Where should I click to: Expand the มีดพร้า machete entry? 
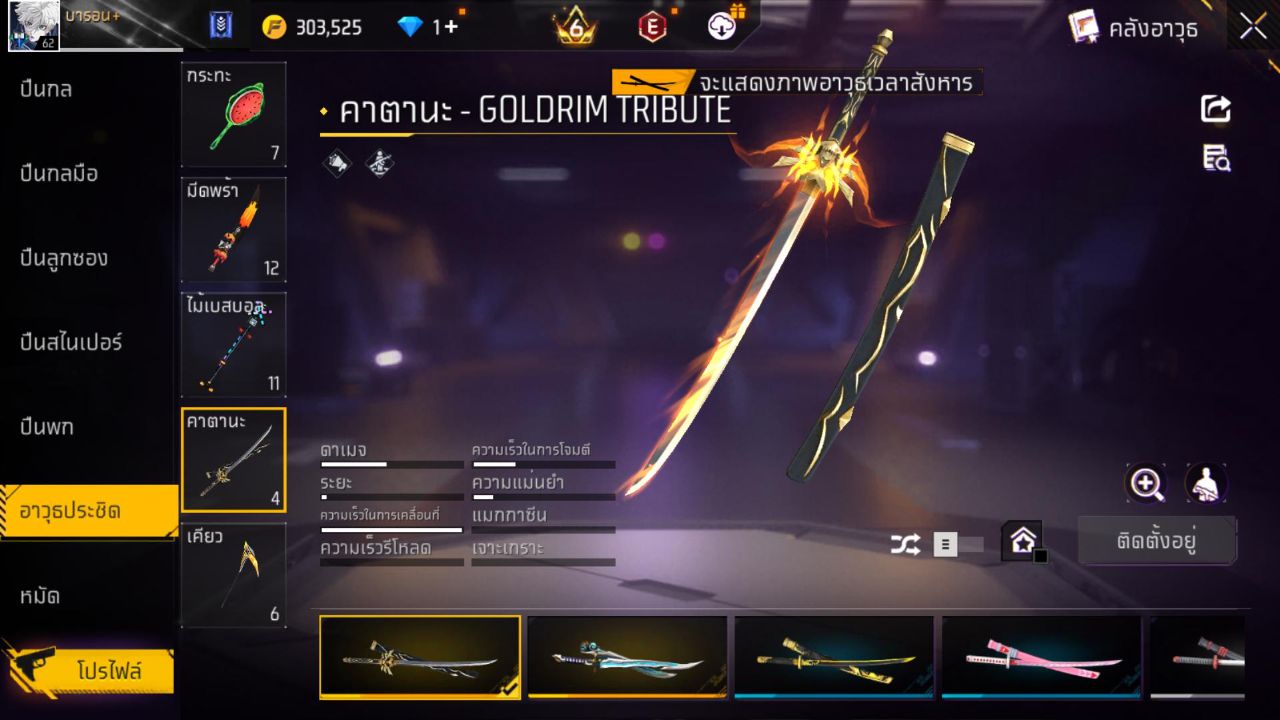(x=233, y=230)
